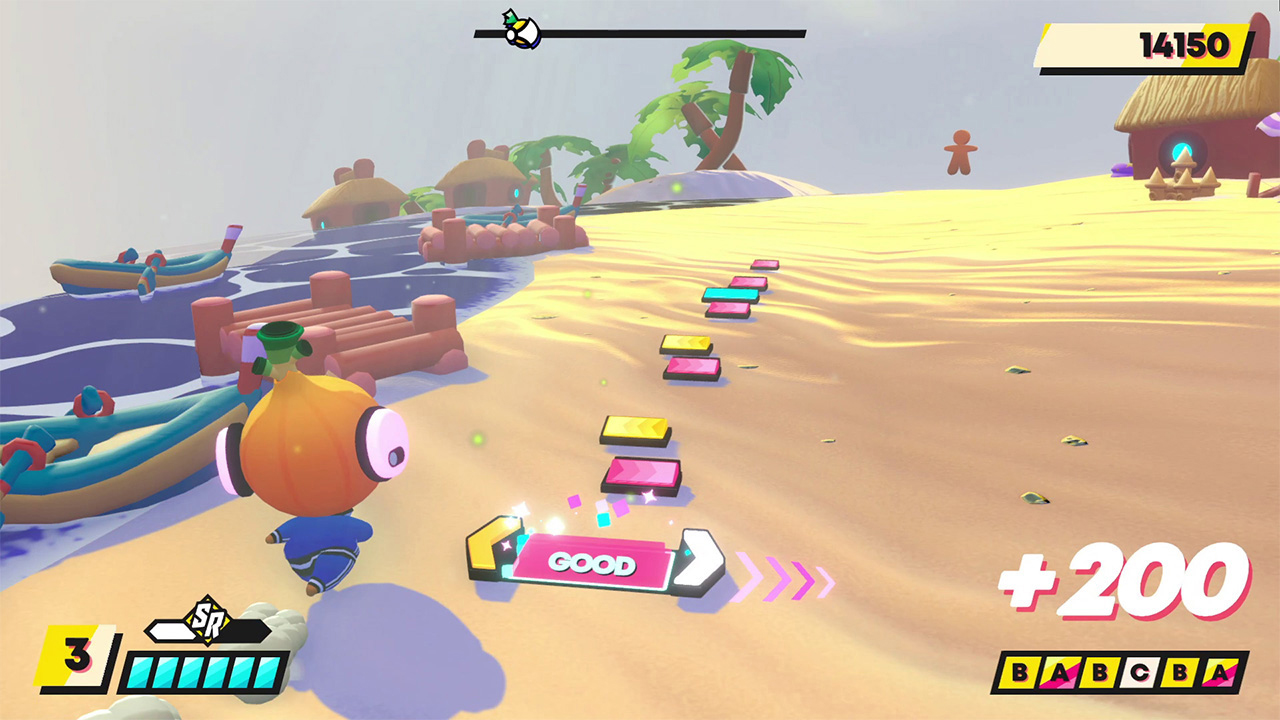Click the teal tile in the far tile path
The height and width of the screenshot is (720, 1280).
click(x=730, y=294)
